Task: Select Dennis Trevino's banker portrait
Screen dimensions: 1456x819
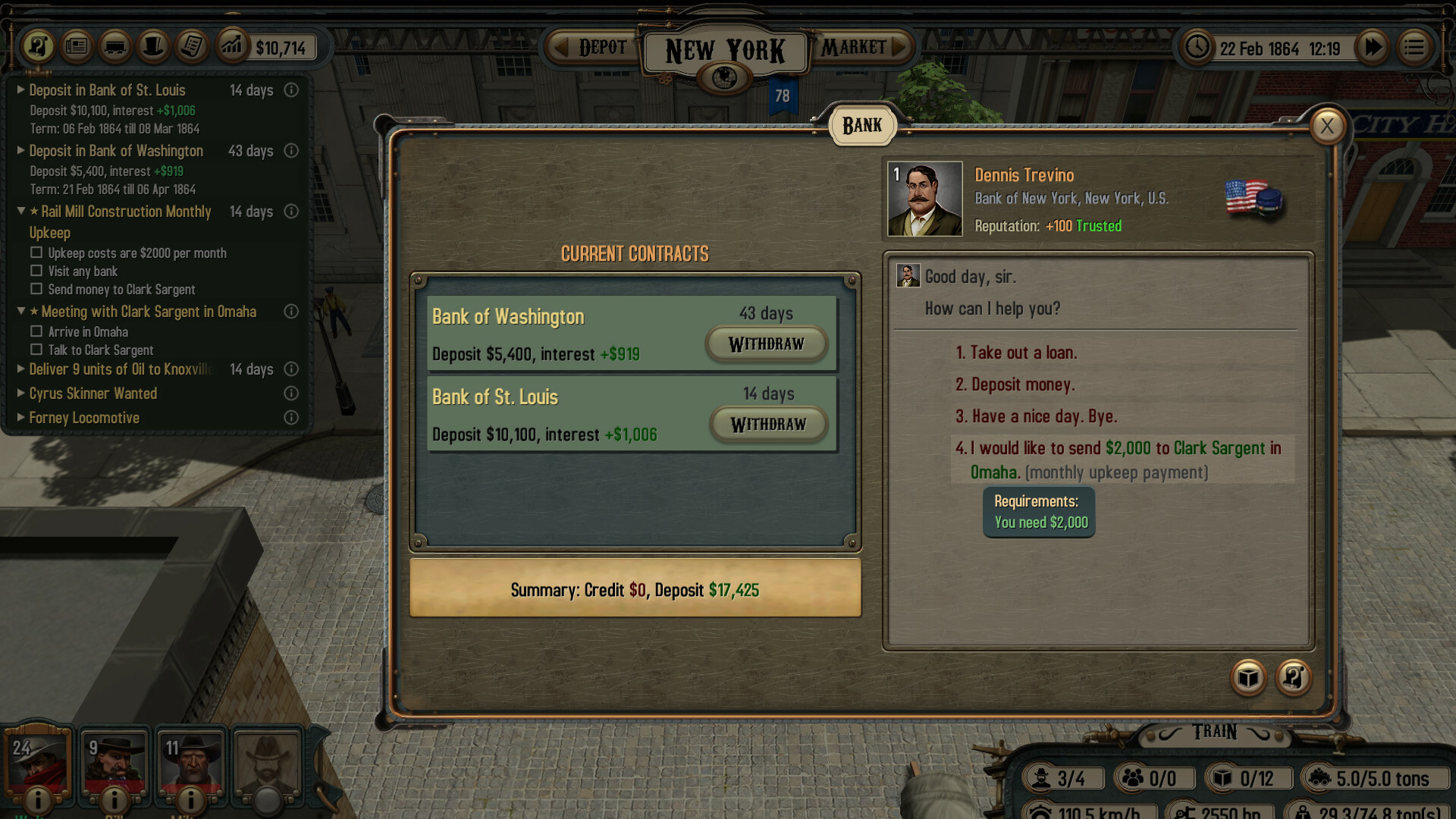Action: coord(925,199)
